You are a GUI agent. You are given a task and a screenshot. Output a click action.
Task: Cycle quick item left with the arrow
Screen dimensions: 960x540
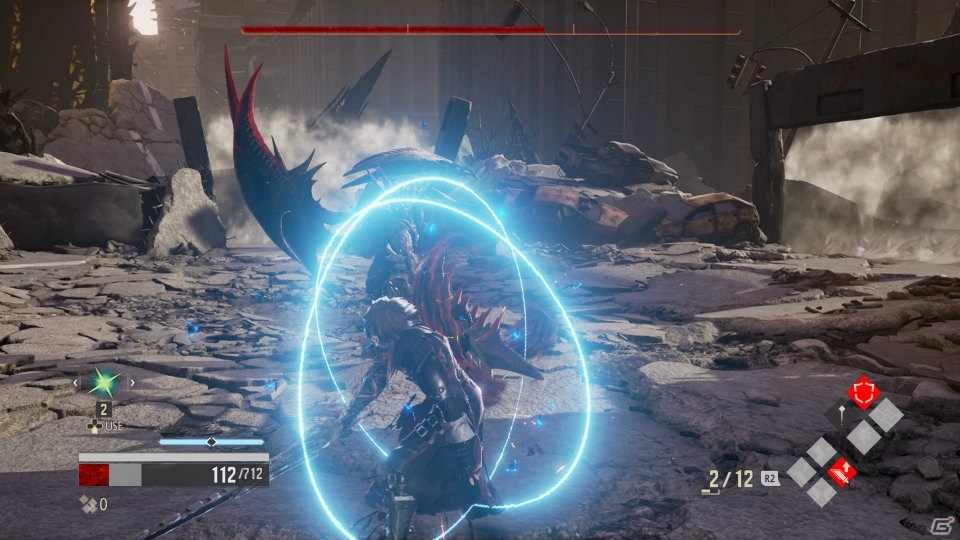(74, 382)
